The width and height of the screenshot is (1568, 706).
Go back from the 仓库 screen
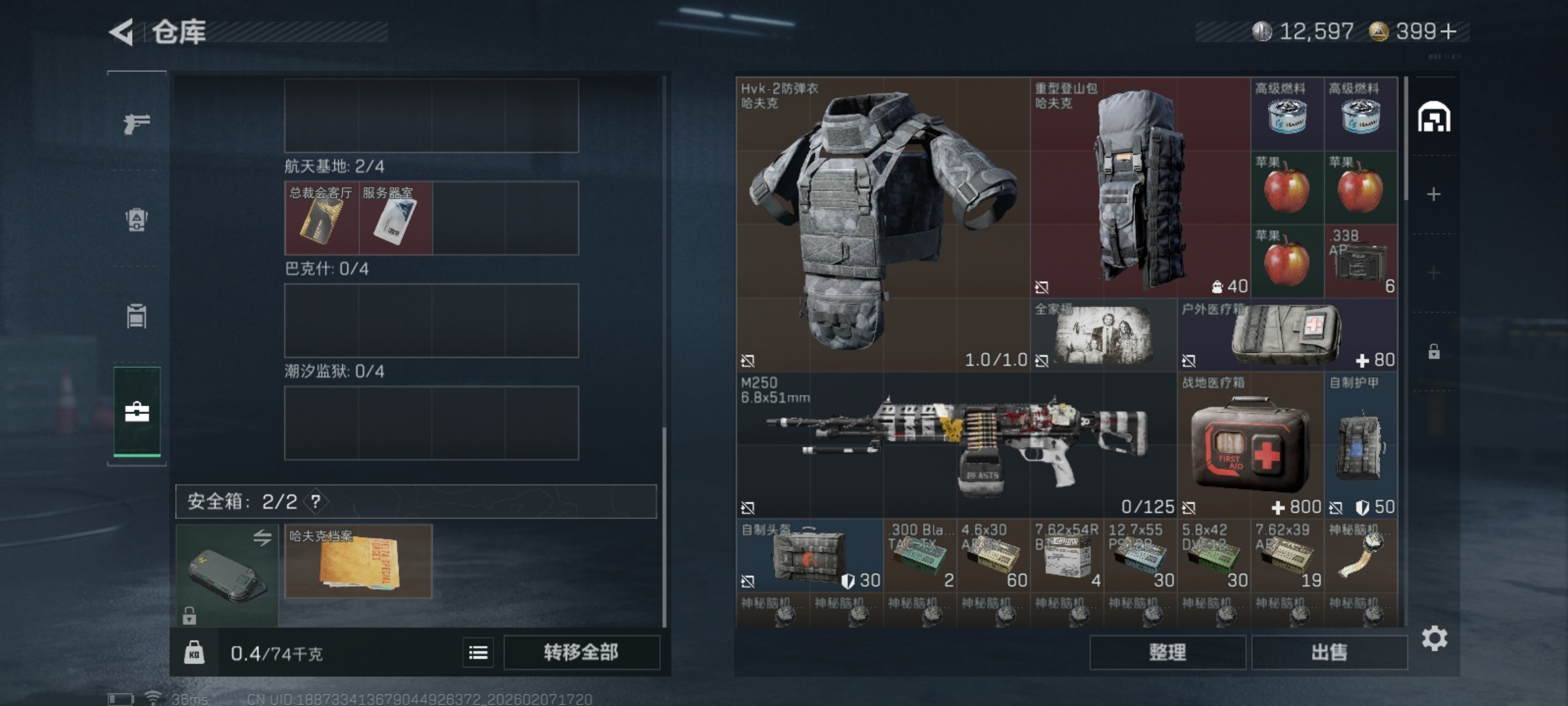[x=123, y=32]
